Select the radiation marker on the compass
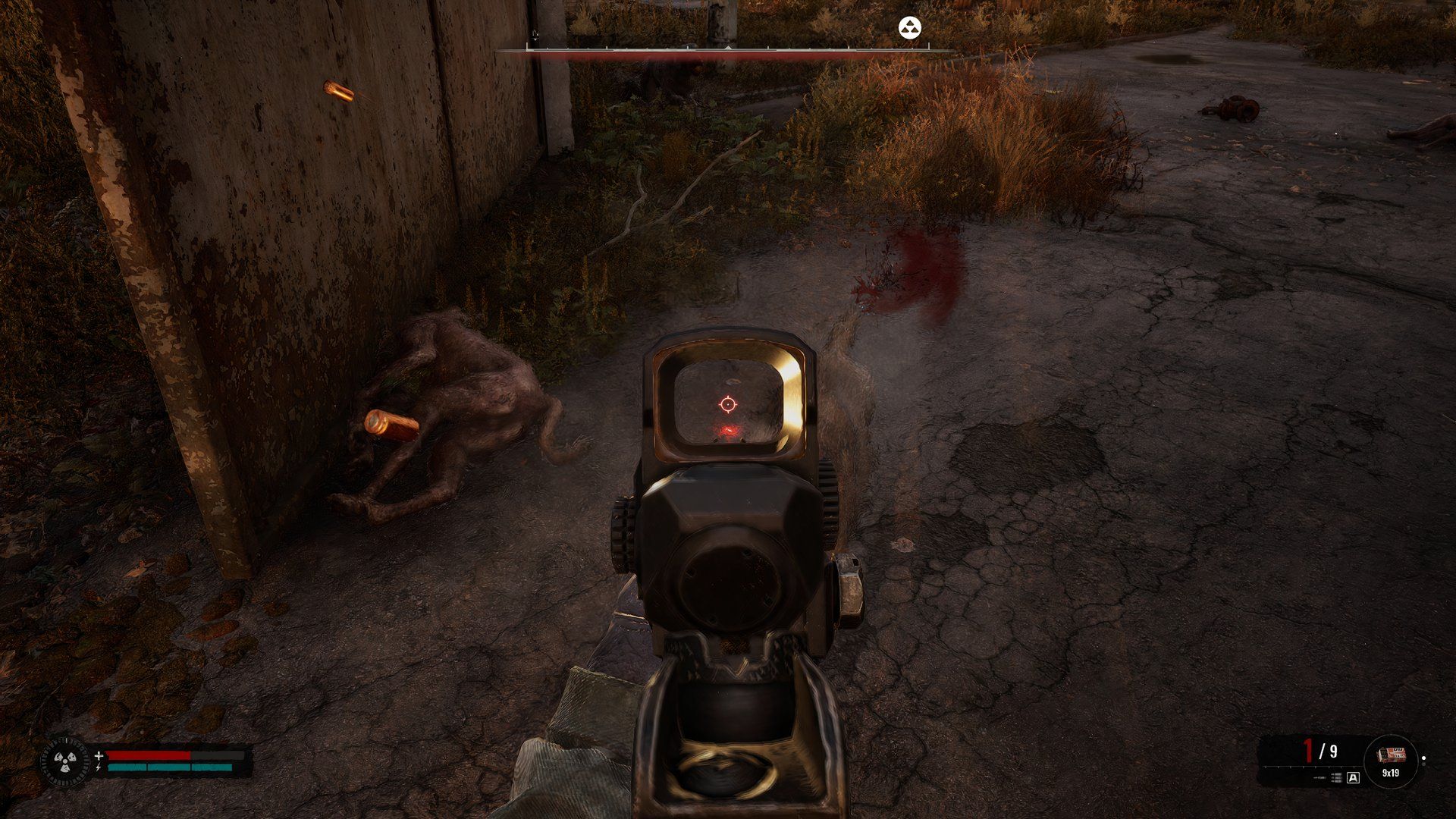 [910, 29]
